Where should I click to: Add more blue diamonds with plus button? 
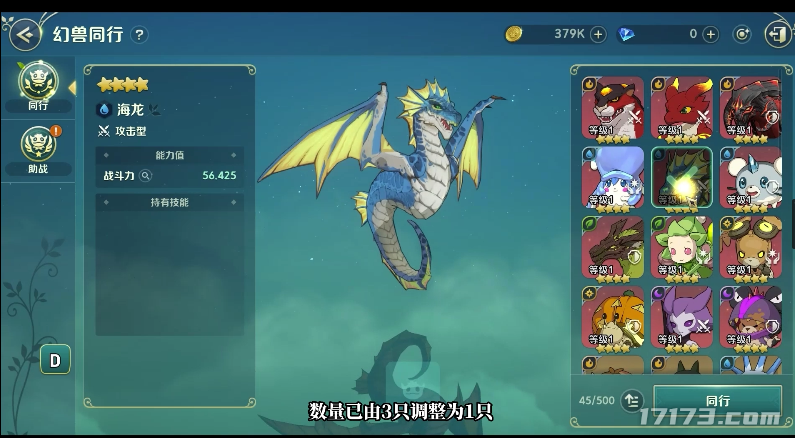point(710,34)
